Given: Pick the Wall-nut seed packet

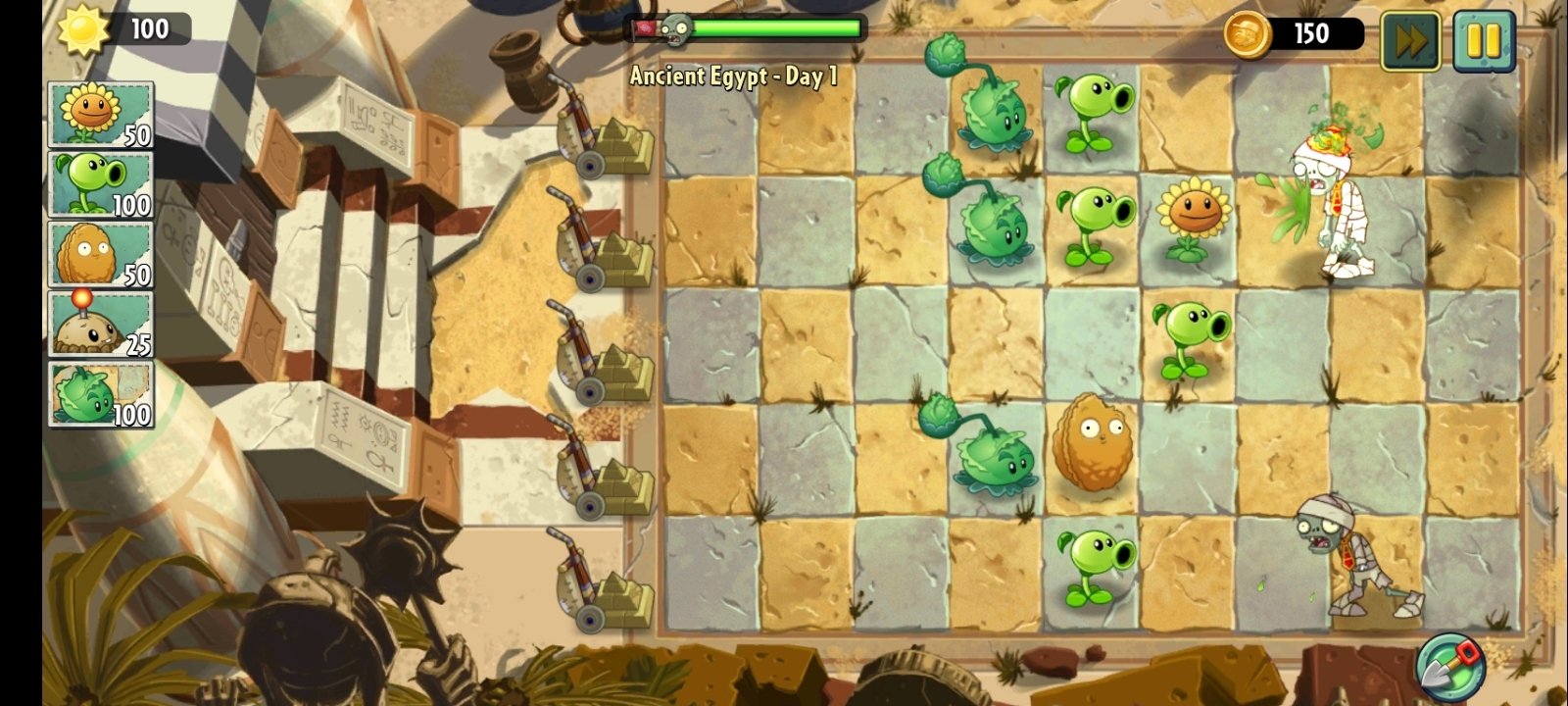Looking at the screenshot, I should (101, 254).
